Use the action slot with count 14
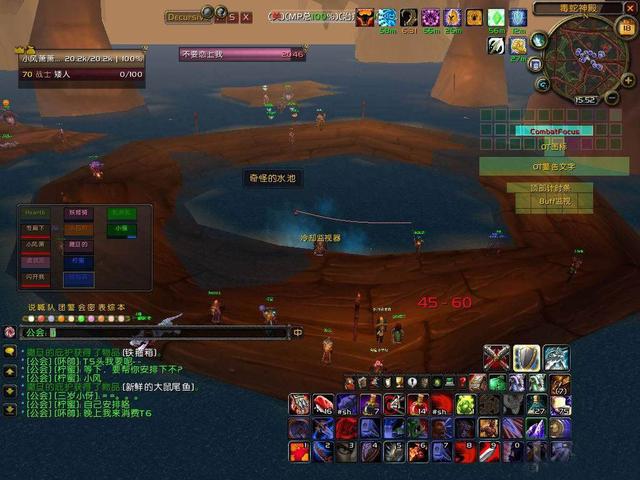The image size is (640, 480). [x=418, y=404]
